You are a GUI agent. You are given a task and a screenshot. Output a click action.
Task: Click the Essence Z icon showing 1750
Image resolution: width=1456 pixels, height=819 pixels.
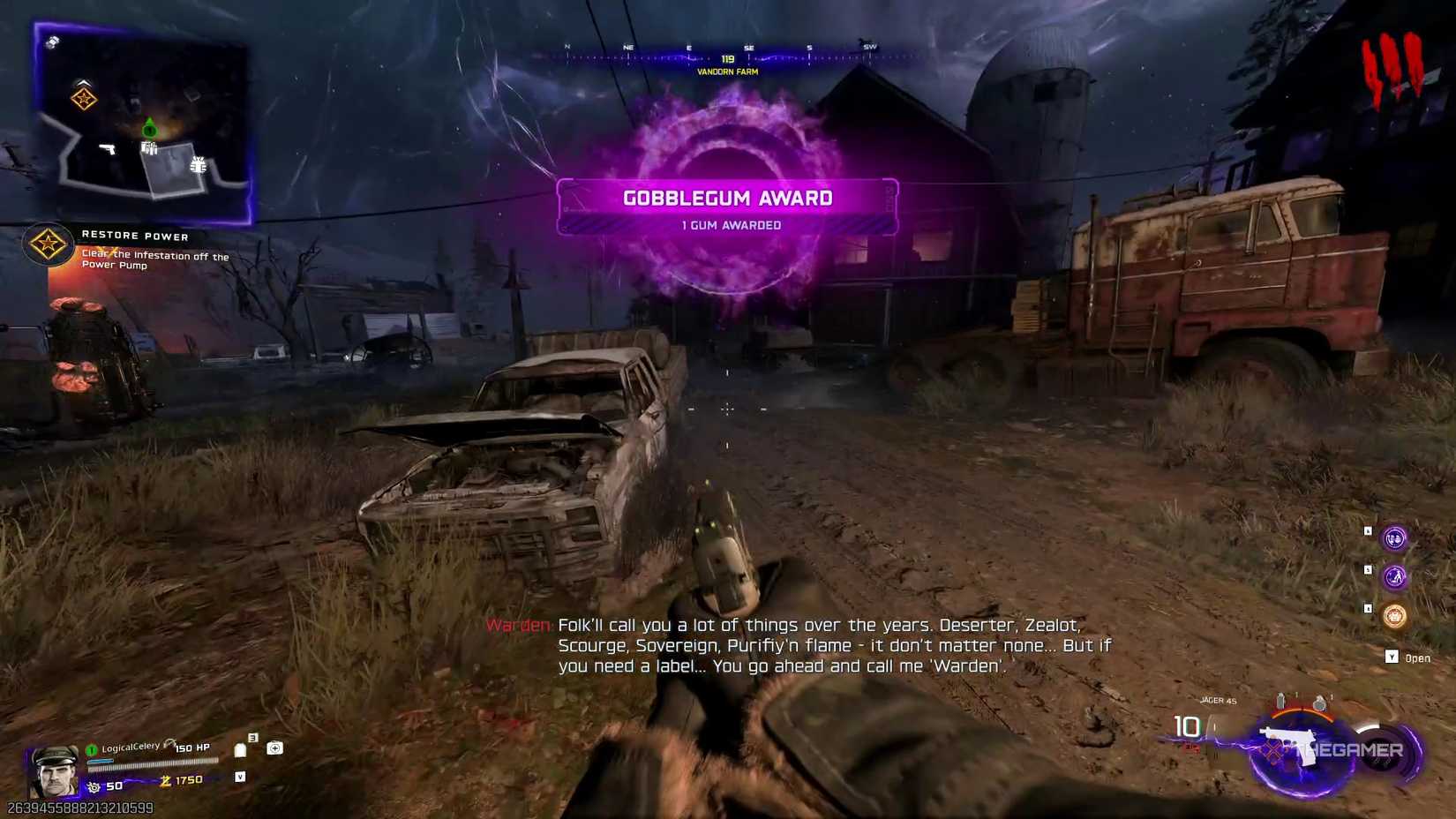166,780
